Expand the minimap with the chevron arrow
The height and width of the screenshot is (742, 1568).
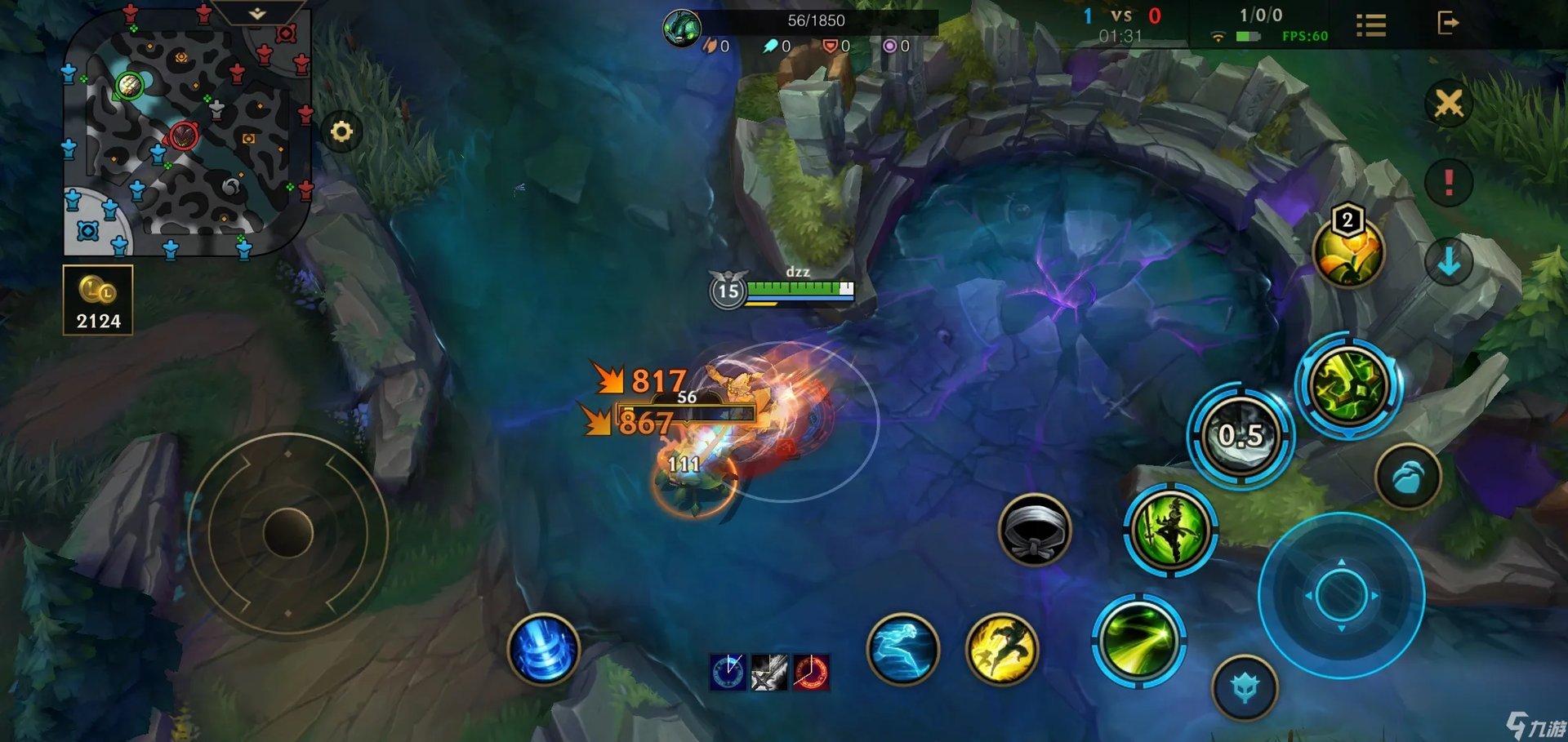257,14
